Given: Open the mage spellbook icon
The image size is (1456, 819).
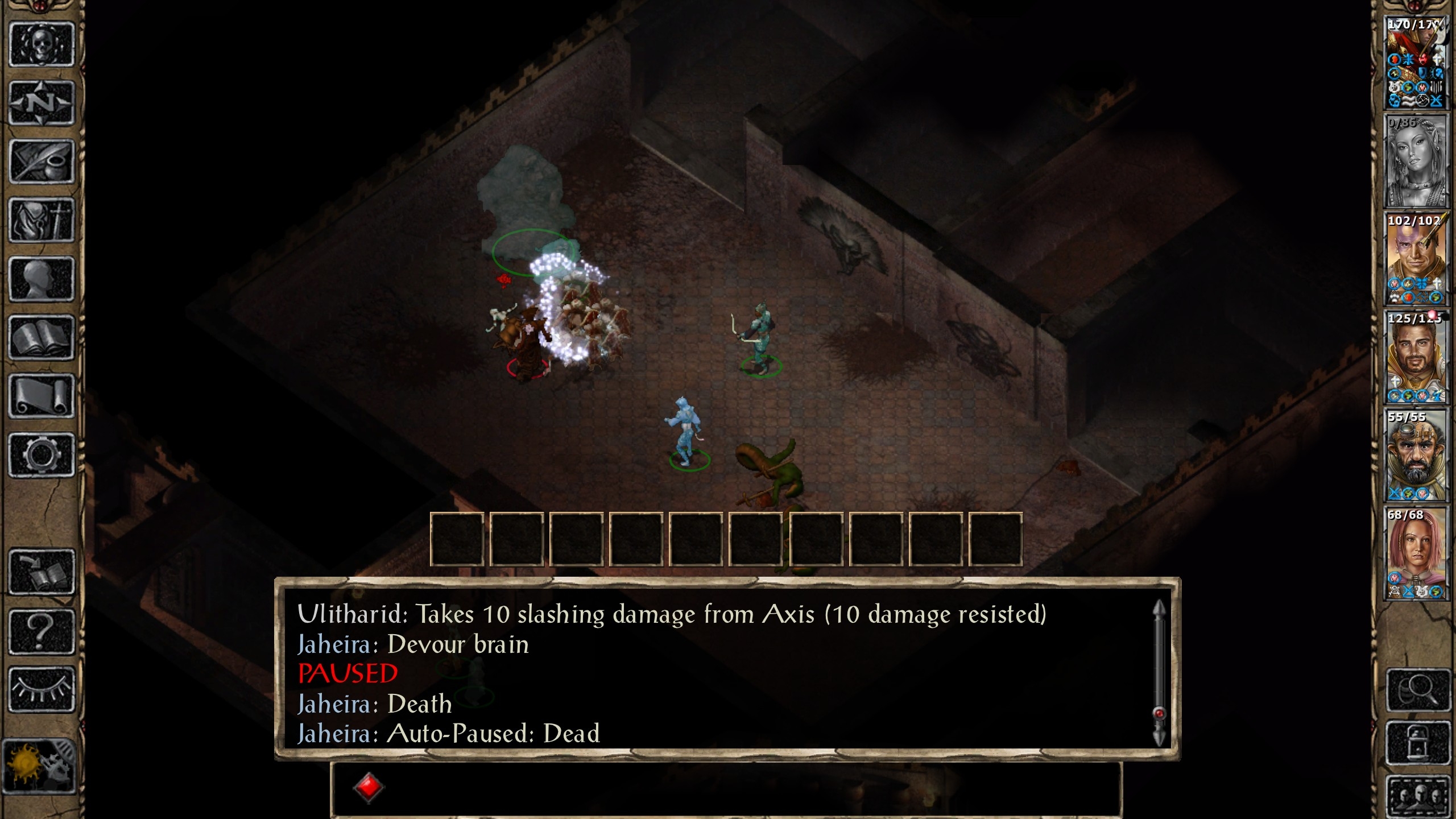Looking at the screenshot, I should [x=42, y=338].
